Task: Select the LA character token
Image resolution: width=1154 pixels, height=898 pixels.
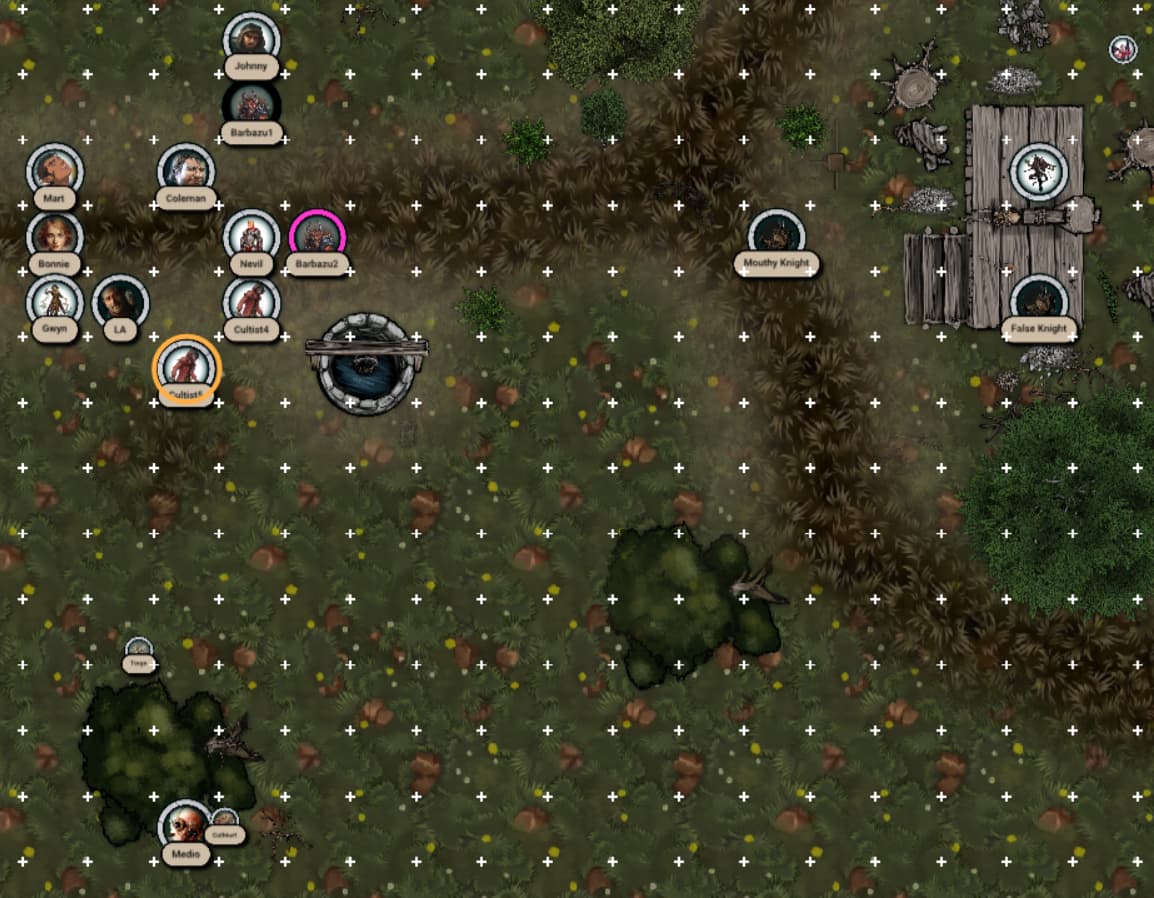Action: [x=120, y=301]
